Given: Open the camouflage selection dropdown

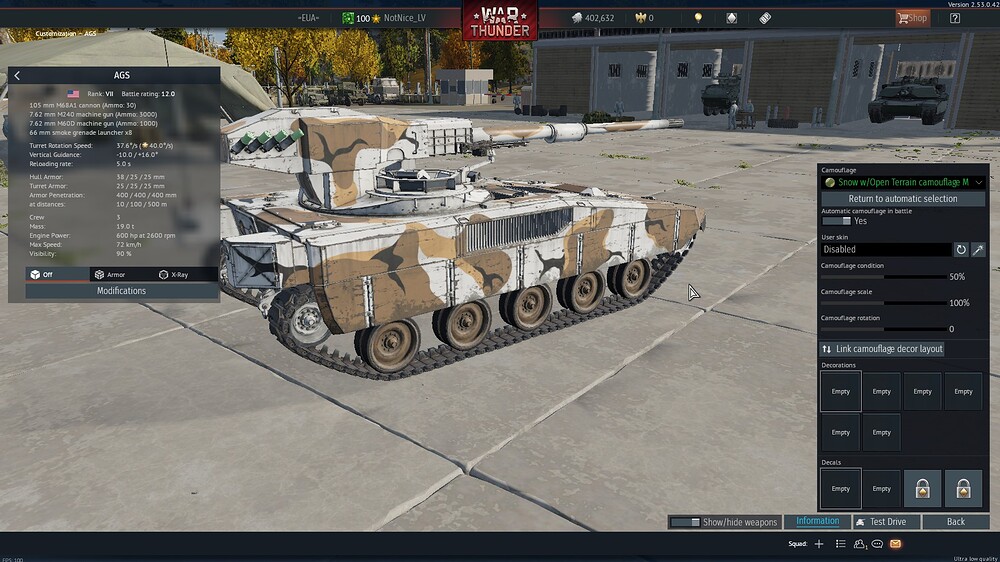Looking at the screenshot, I should point(903,182).
